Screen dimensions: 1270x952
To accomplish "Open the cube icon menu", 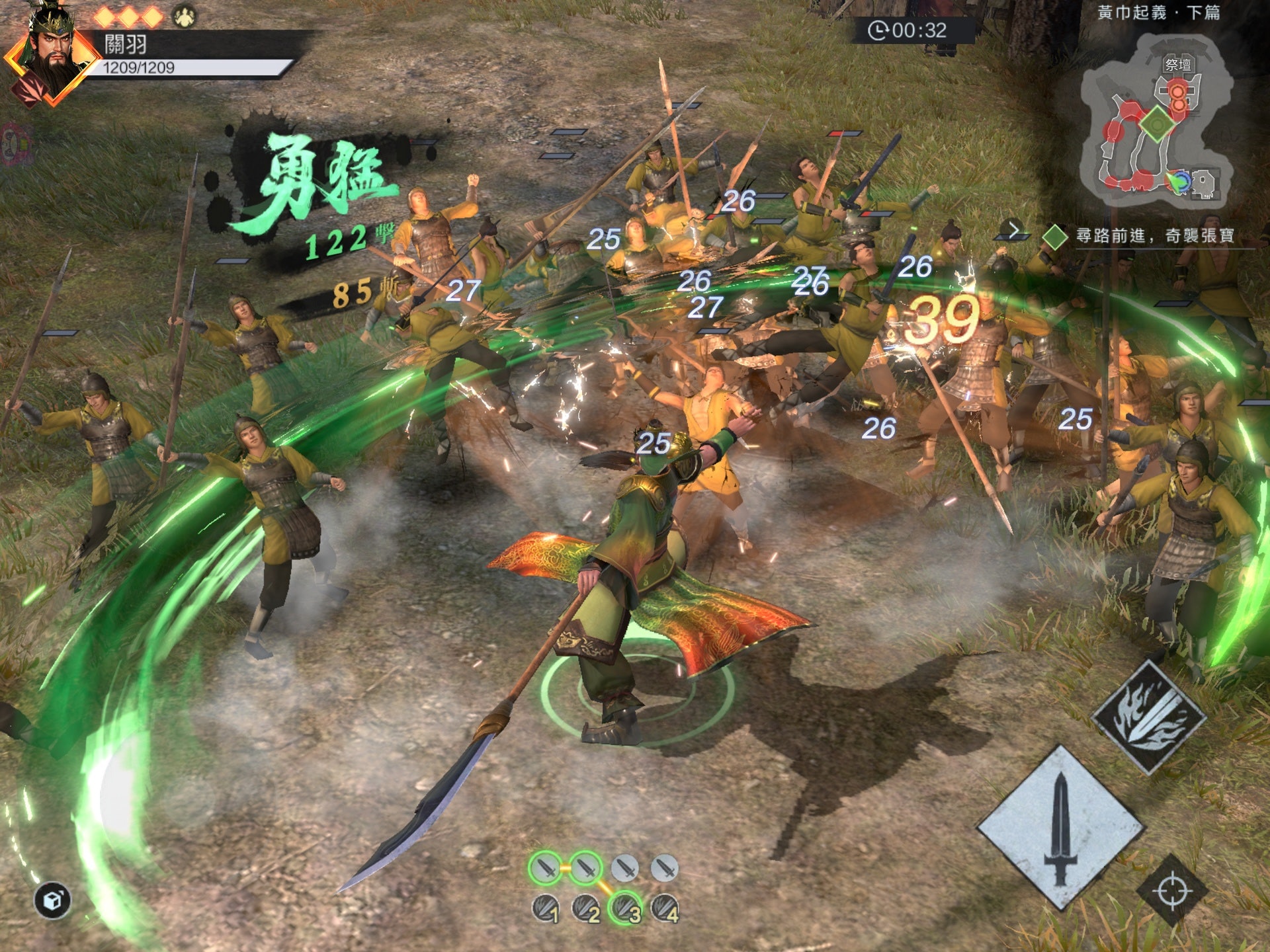I will tap(53, 900).
